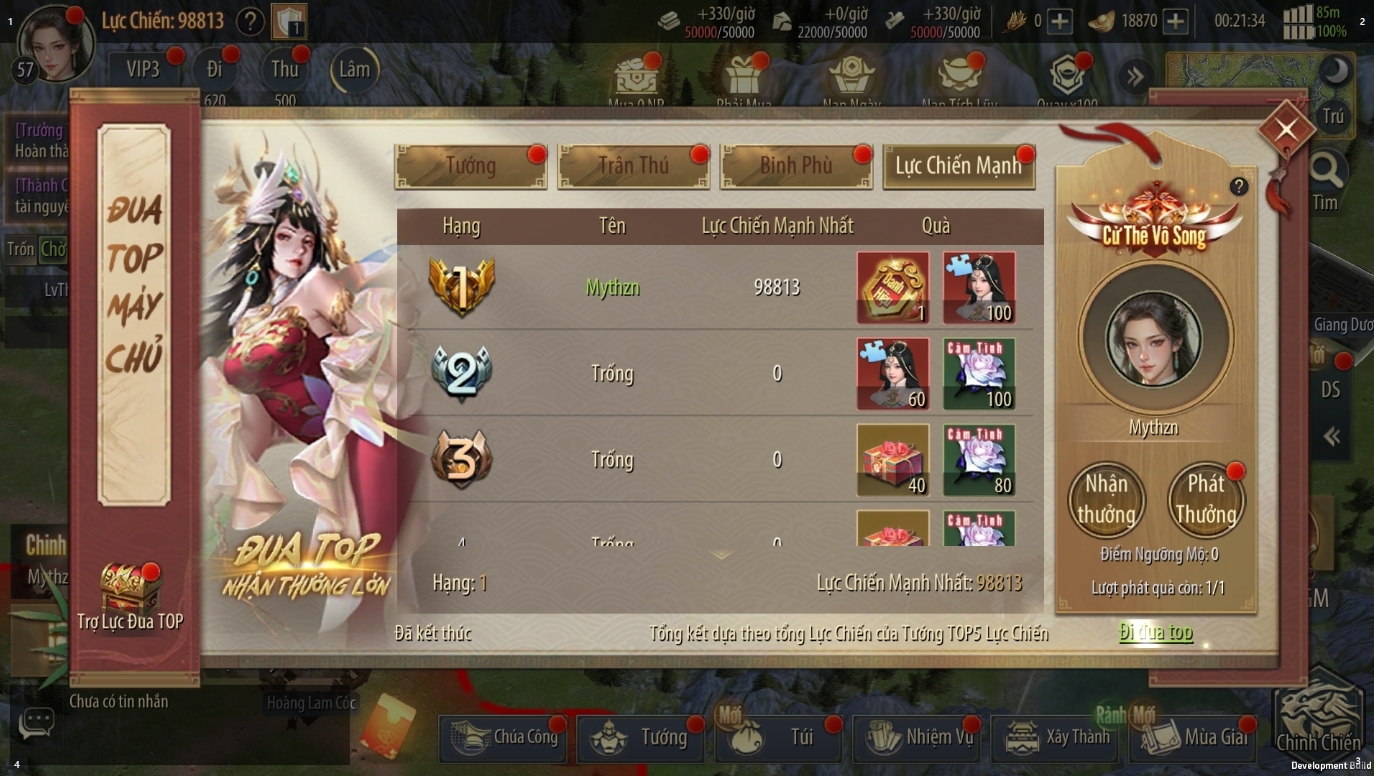Open the Nhiệm Vụ quest menu

point(920,738)
